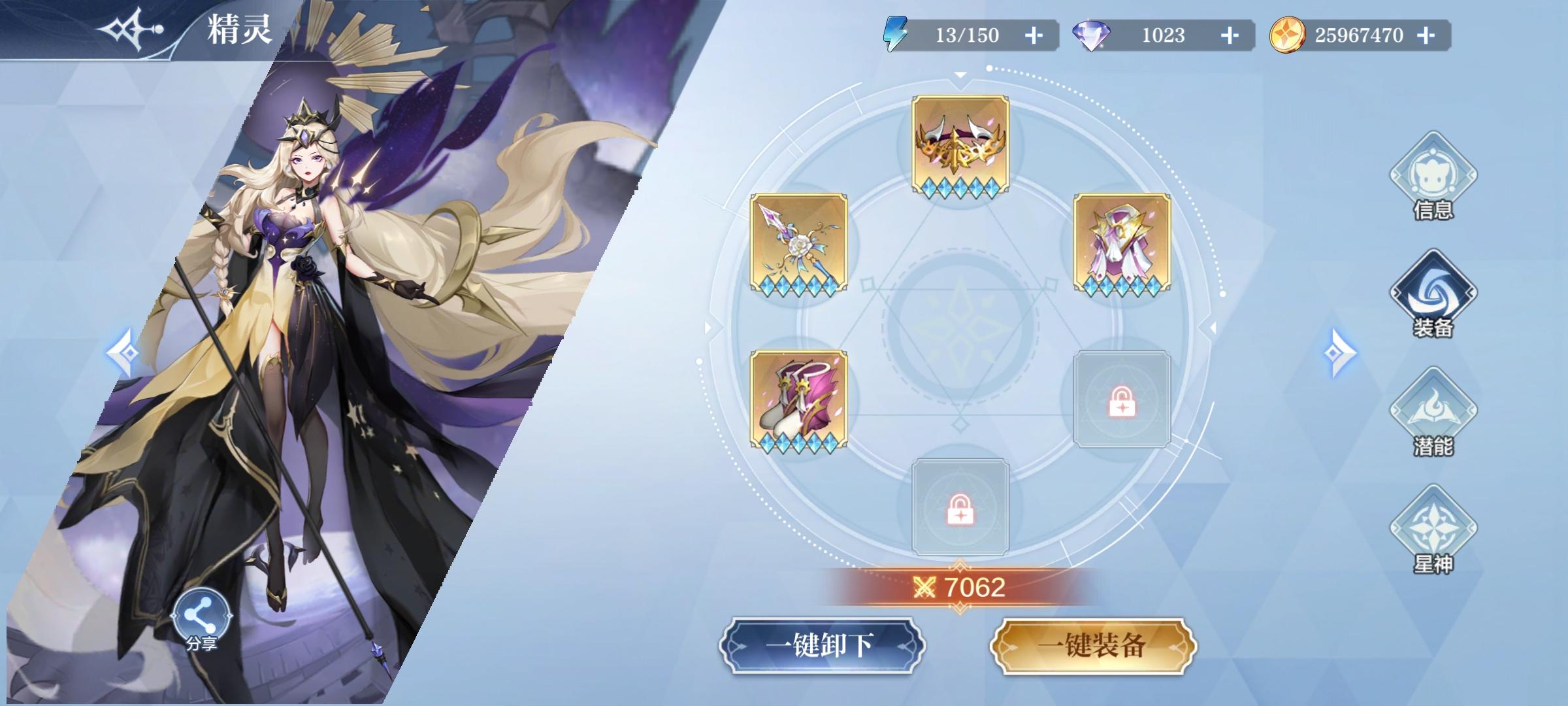Tap the back arrow beside 精灵 title
This screenshot has width=1568, height=706.
(x=131, y=29)
